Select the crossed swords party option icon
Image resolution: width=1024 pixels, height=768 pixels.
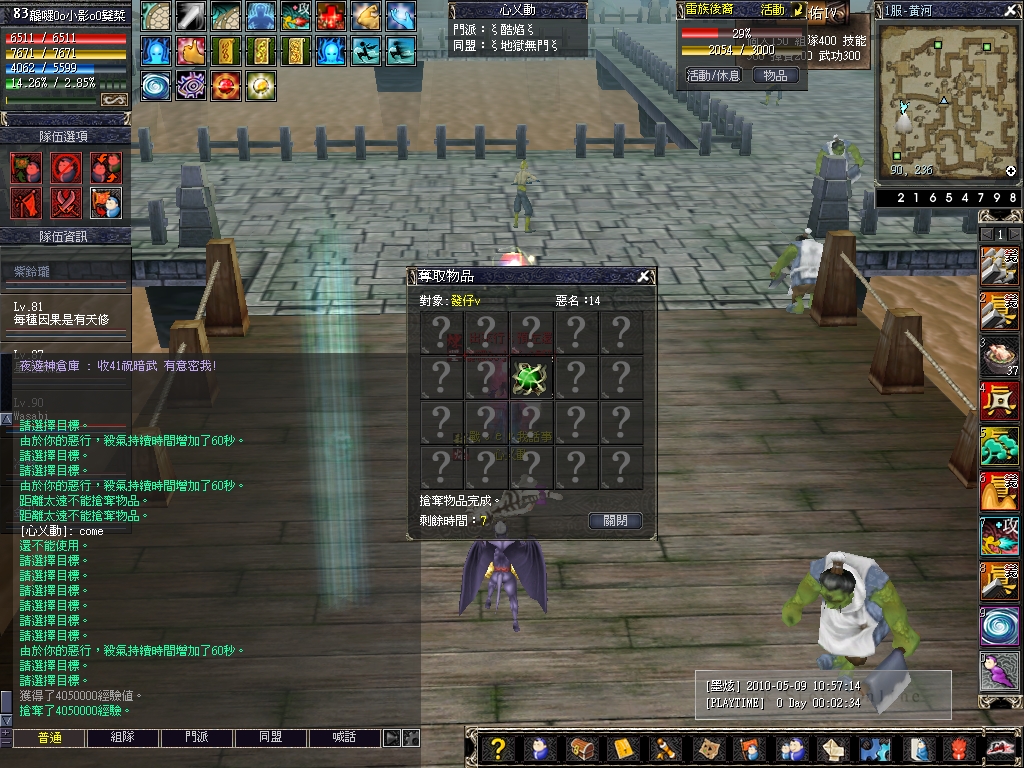pyautogui.click(x=66, y=203)
